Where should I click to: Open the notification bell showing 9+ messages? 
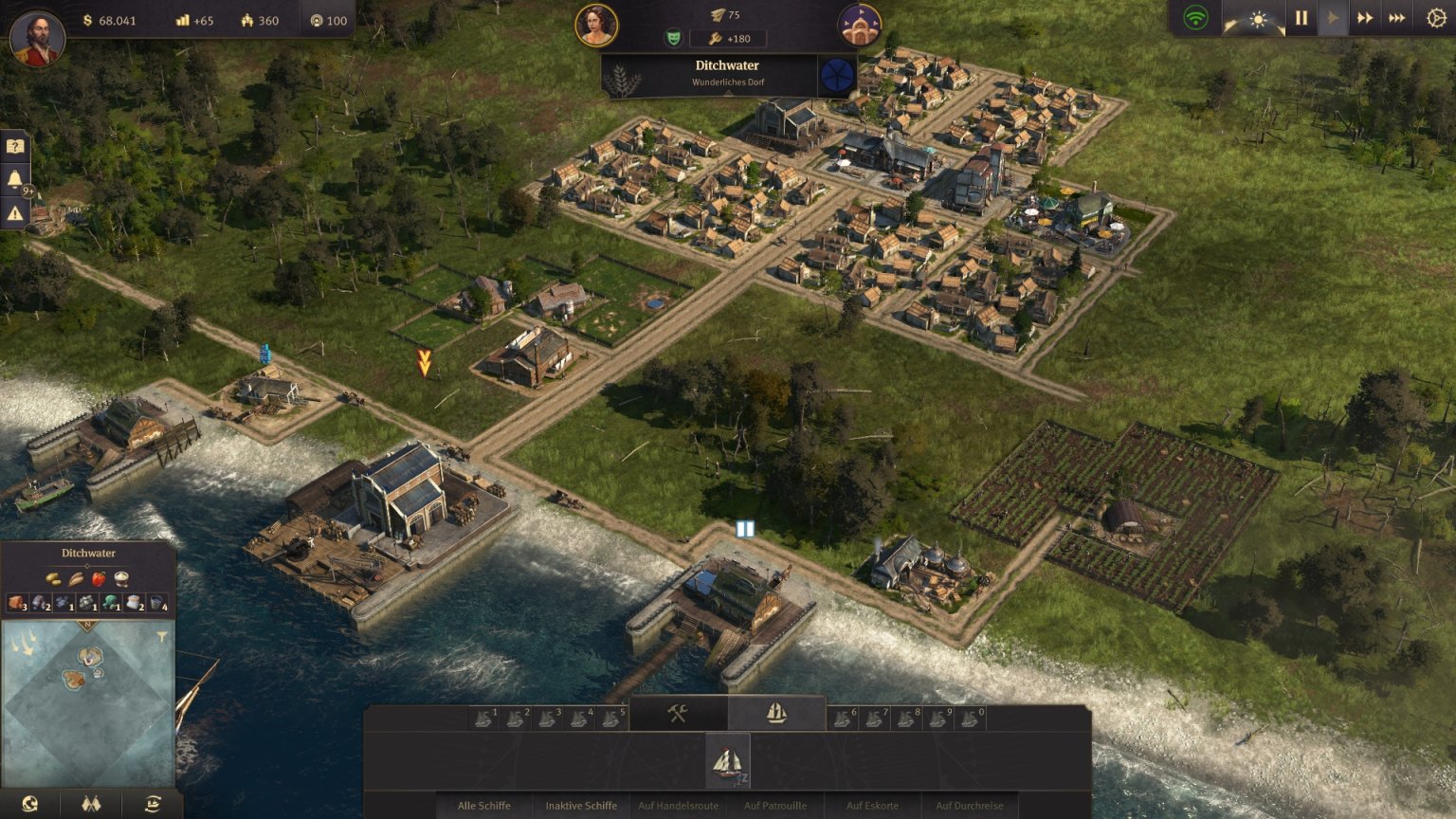click(x=14, y=179)
